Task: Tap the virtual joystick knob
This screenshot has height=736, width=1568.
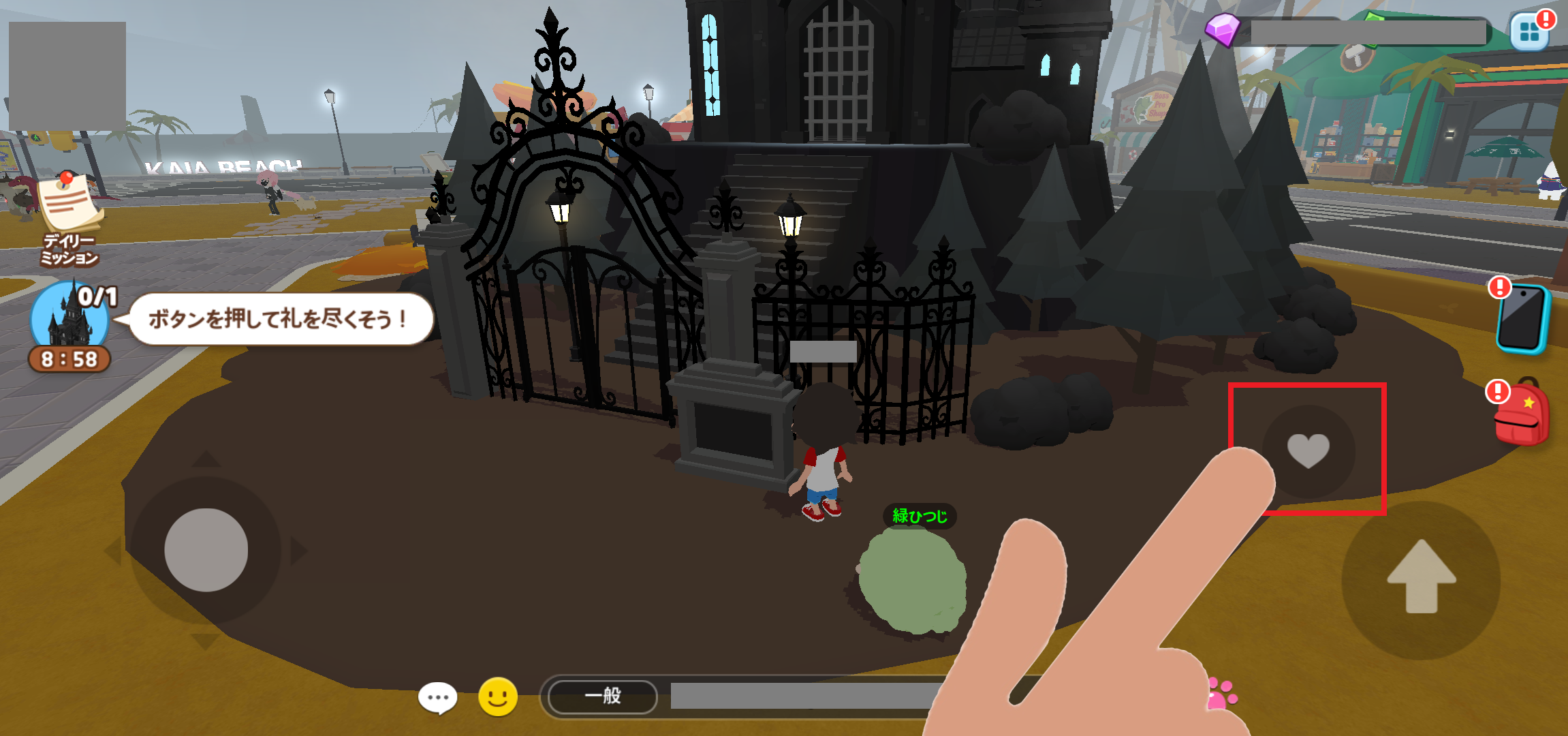Action: click(206, 549)
